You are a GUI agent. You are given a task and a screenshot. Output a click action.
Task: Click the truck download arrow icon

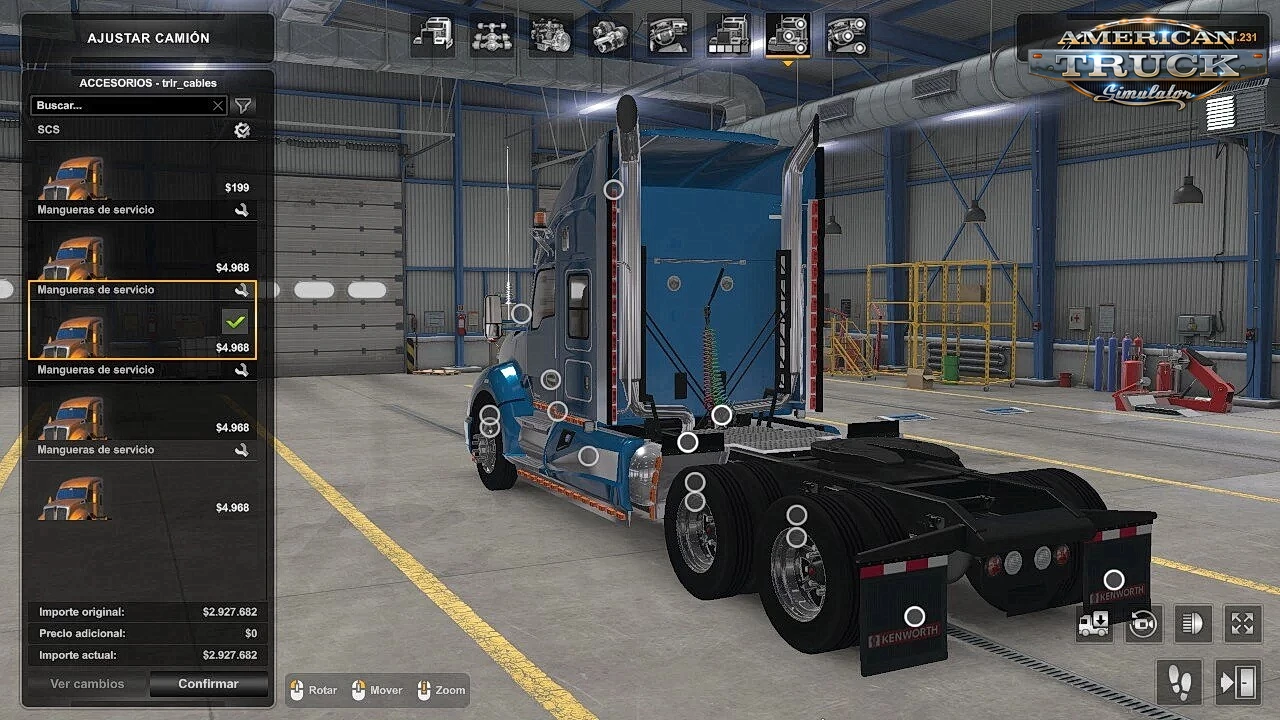[x=1094, y=624]
